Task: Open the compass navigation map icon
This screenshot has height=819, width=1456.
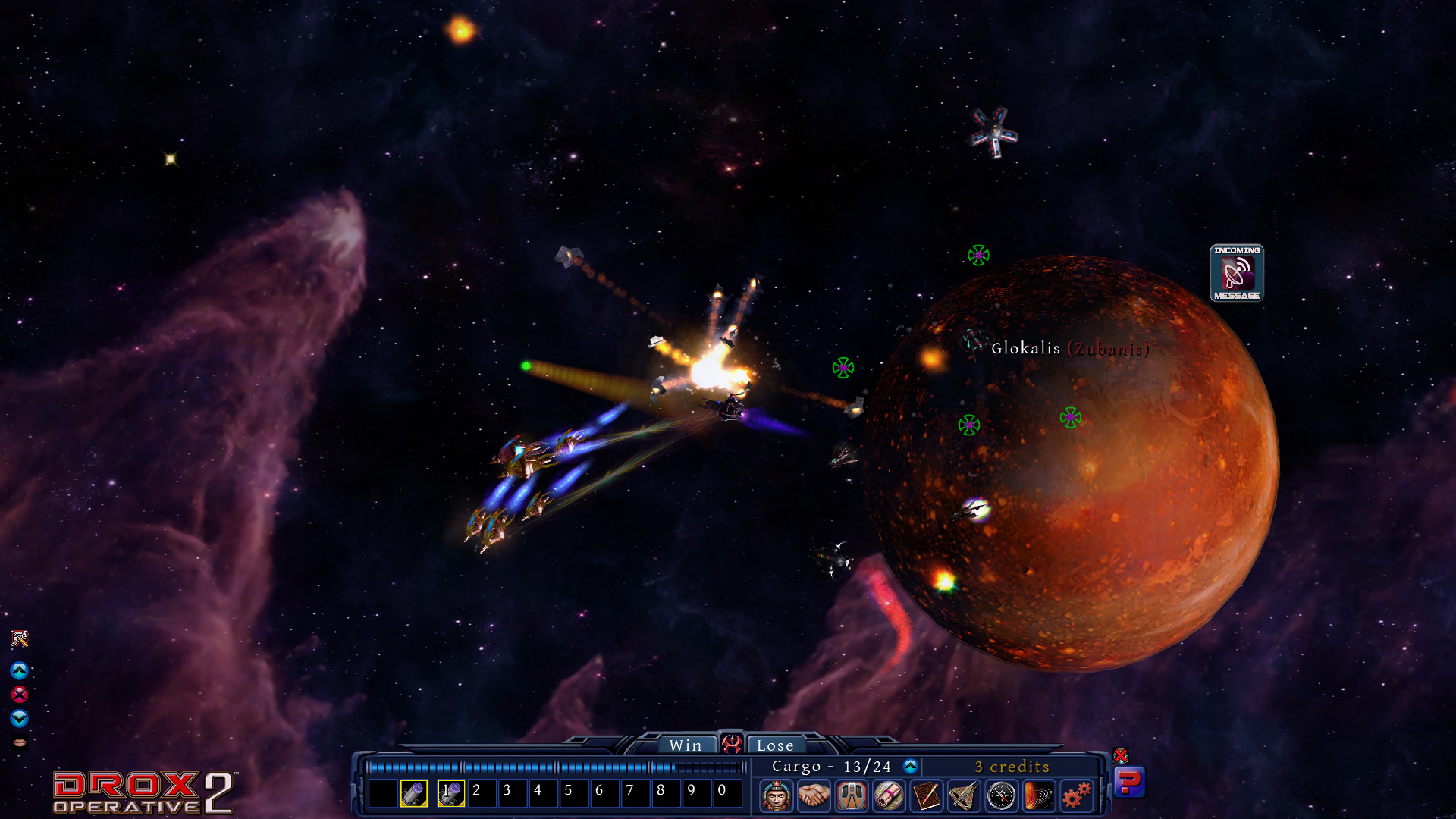Action: click(x=1002, y=795)
